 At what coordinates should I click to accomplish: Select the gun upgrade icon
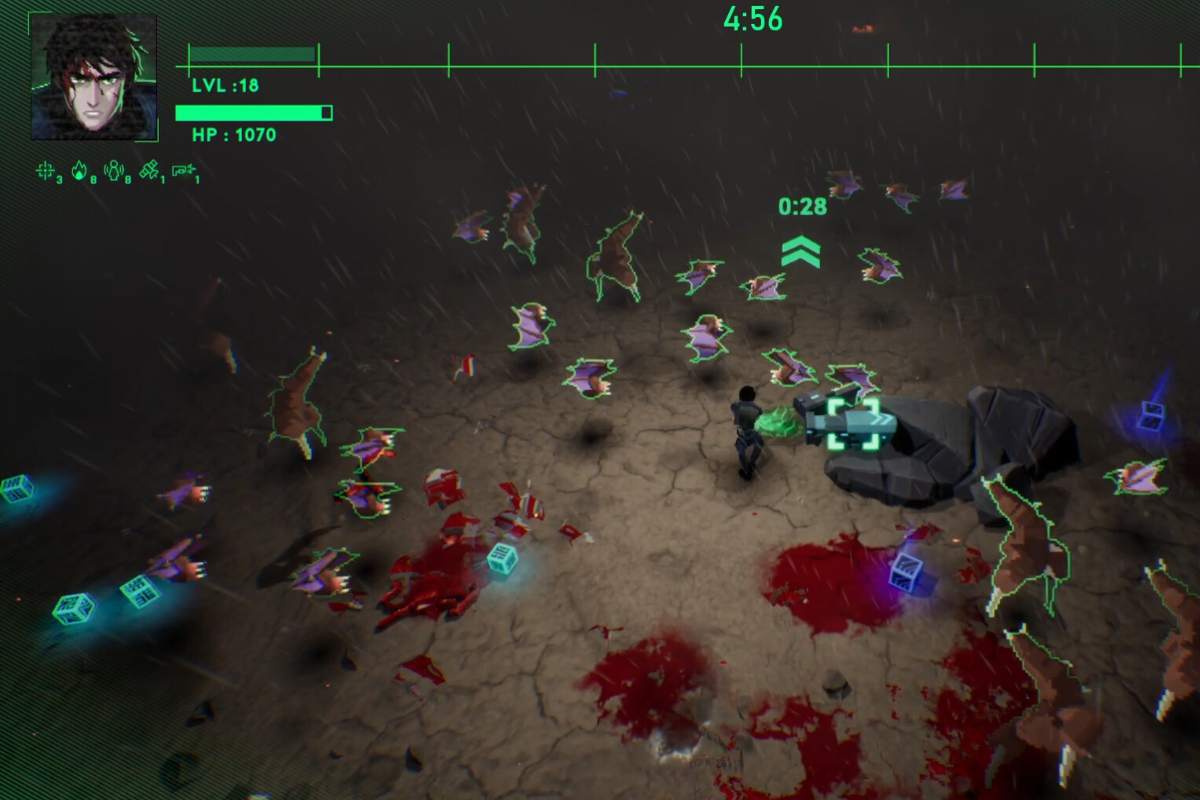182,171
